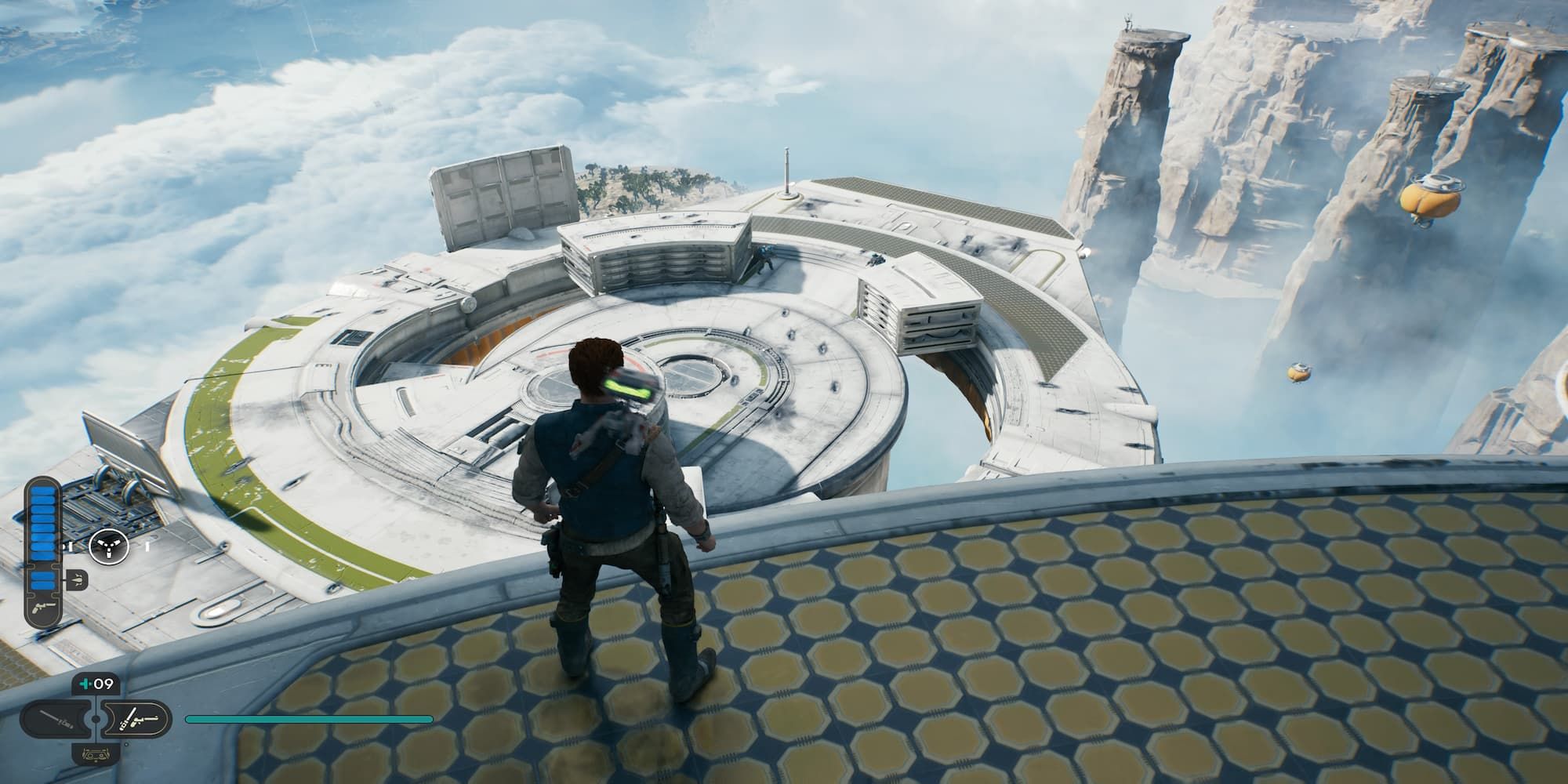Click the BD-1 droid icon below the stances
Image resolution: width=1568 pixels, height=784 pixels.
pyautogui.click(x=95, y=753)
